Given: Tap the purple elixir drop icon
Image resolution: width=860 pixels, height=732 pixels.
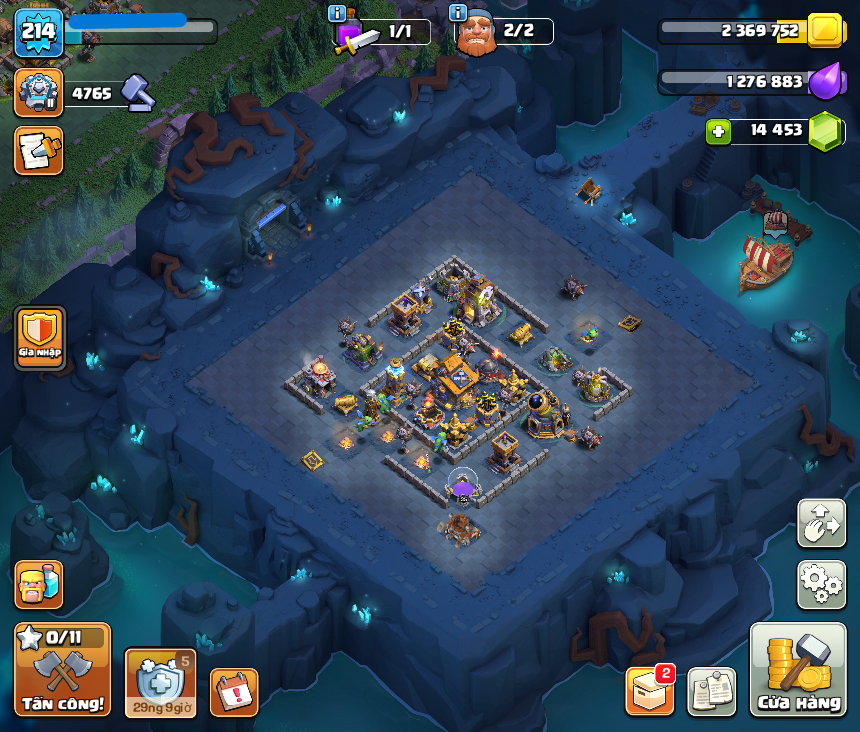Looking at the screenshot, I should (x=826, y=81).
